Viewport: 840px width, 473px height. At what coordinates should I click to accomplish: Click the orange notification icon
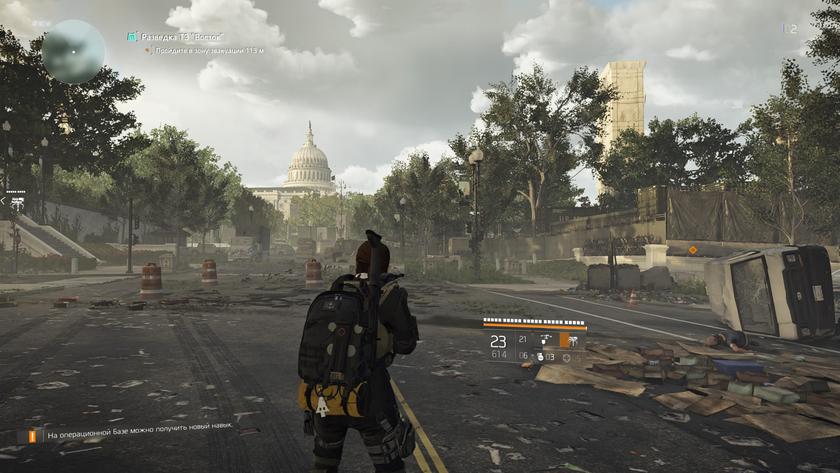28,436
